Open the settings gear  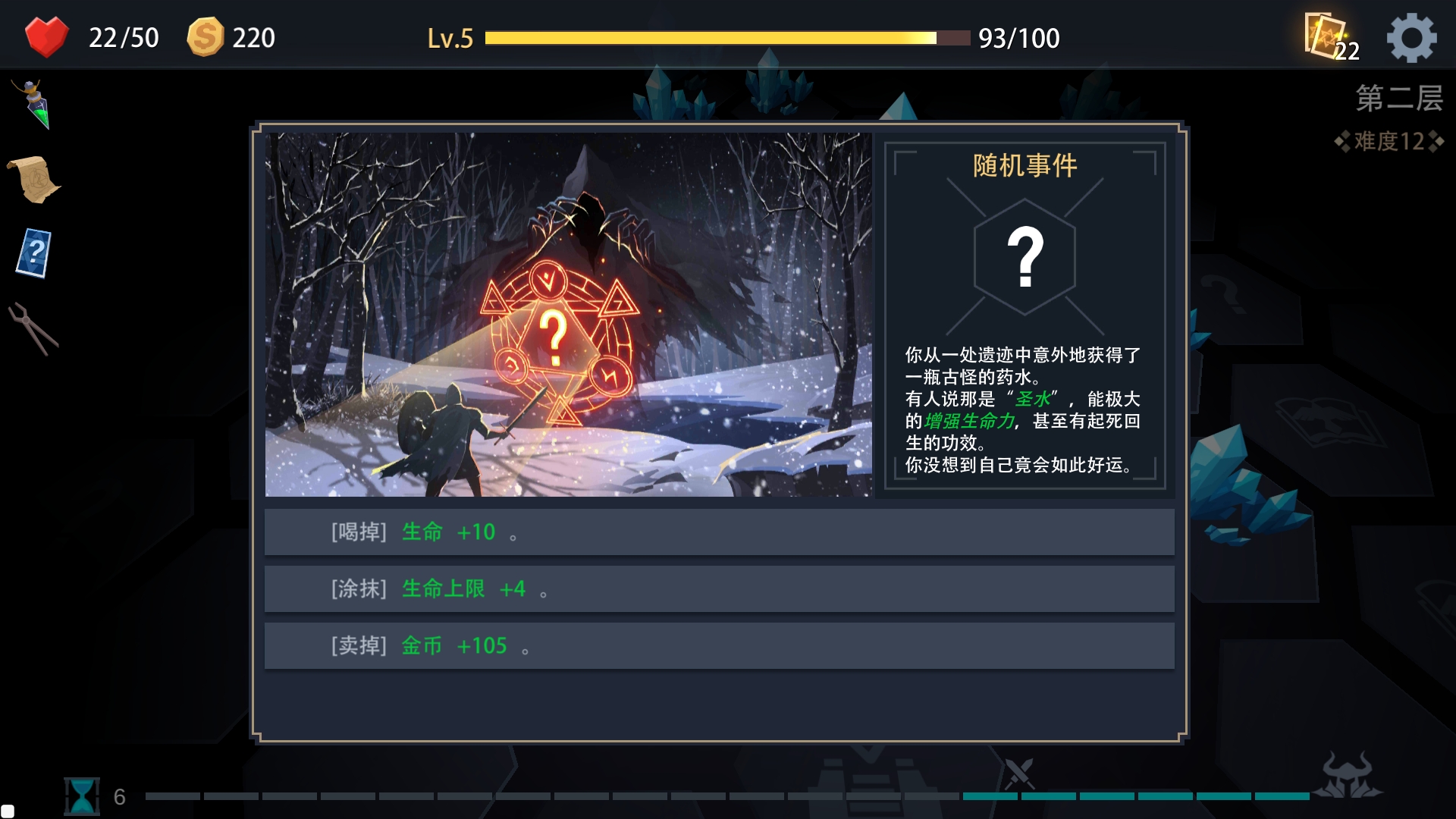tap(1412, 36)
